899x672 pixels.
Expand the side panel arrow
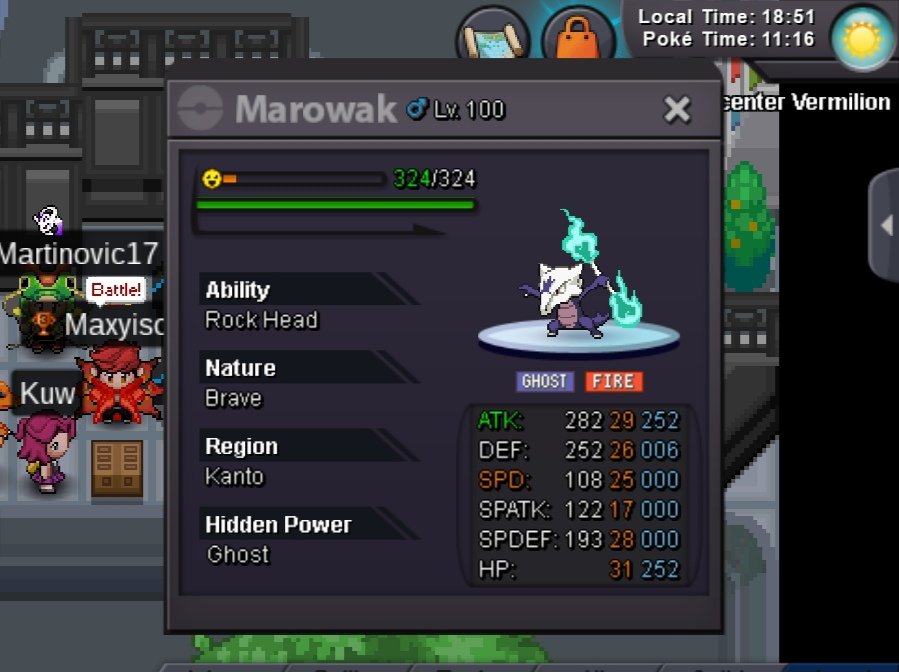pos(885,226)
